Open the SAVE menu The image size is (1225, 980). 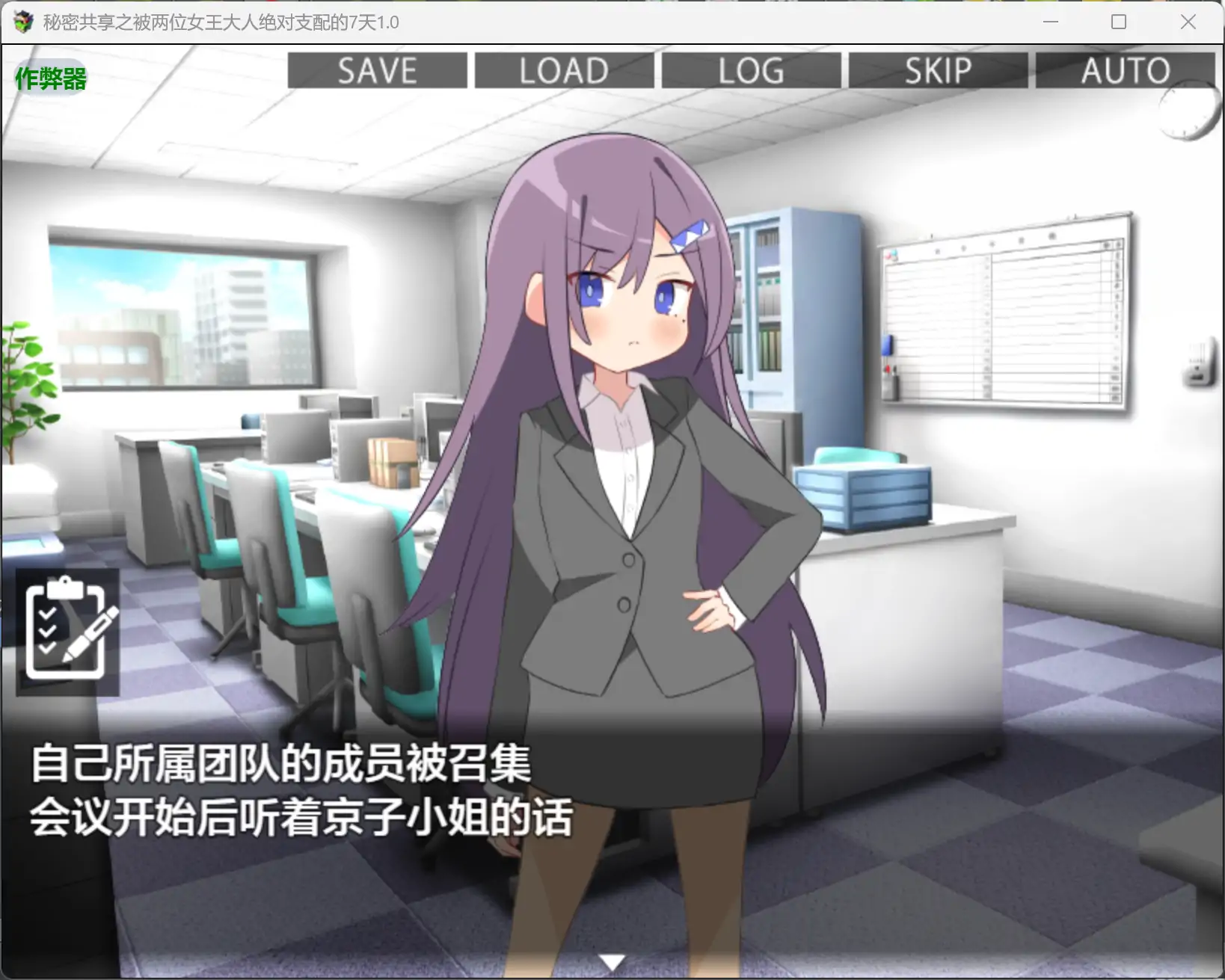377,71
